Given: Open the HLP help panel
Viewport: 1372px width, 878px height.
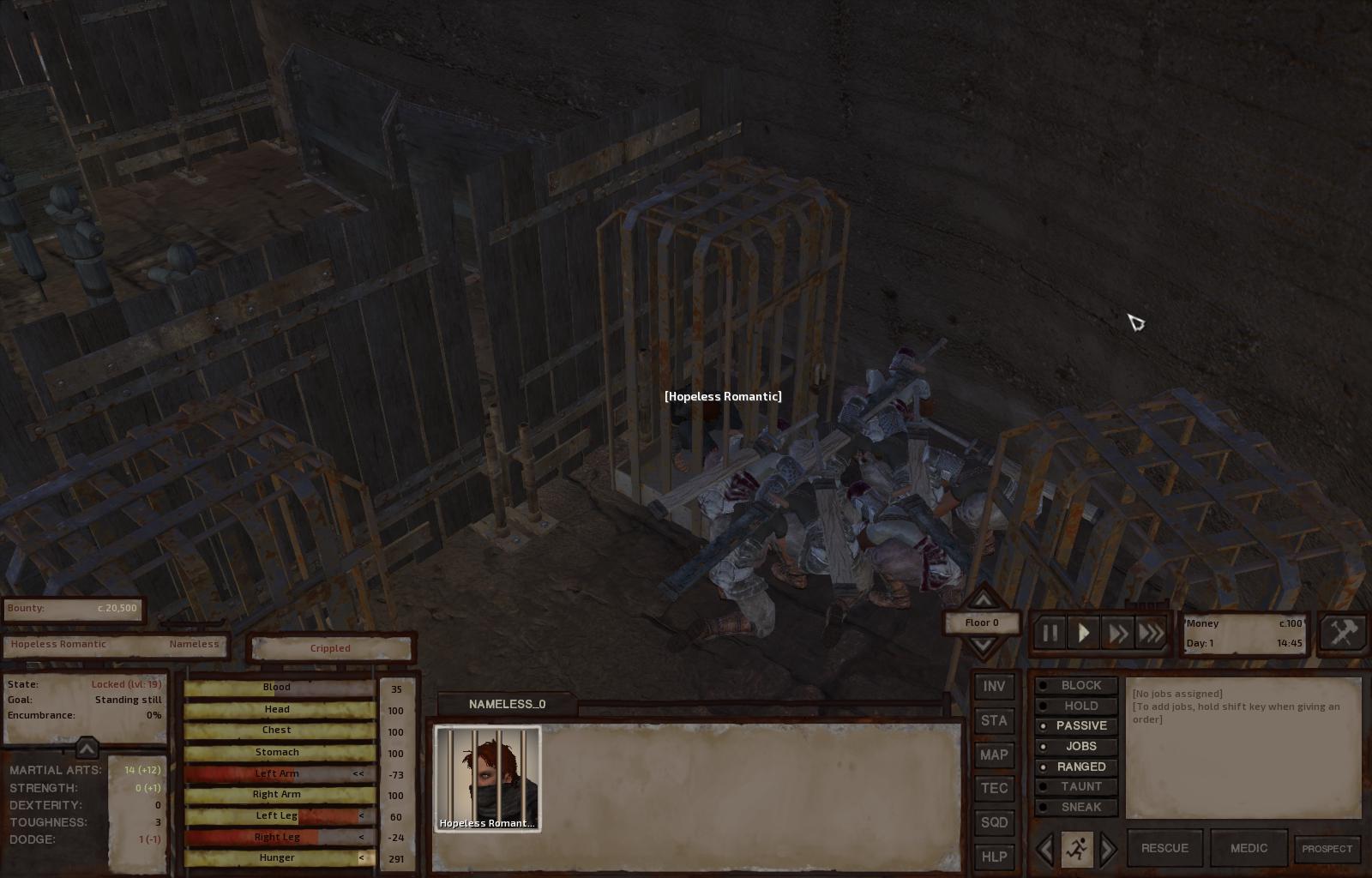Looking at the screenshot, I should (994, 857).
